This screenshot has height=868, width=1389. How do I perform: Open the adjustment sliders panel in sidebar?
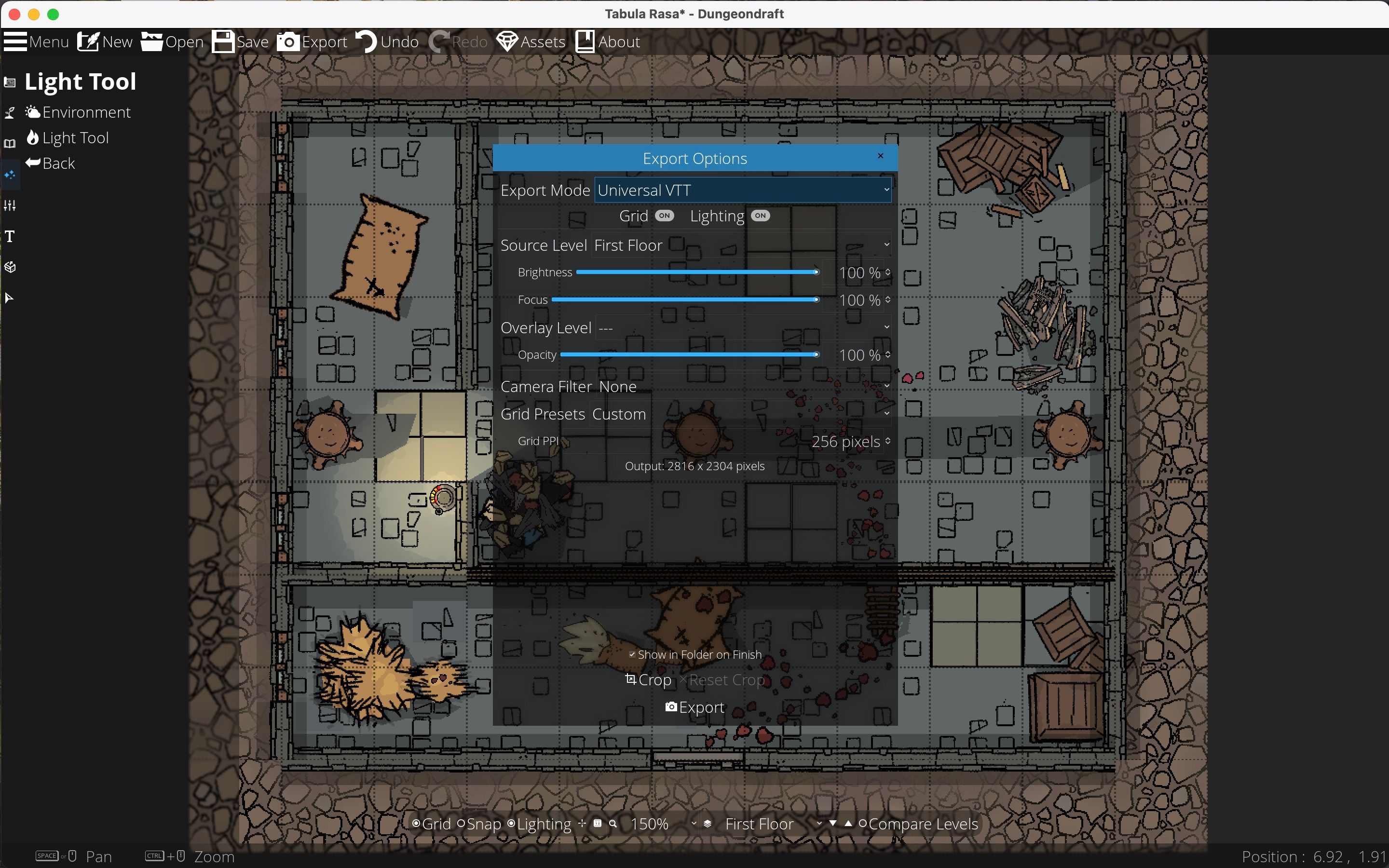pos(10,205)
